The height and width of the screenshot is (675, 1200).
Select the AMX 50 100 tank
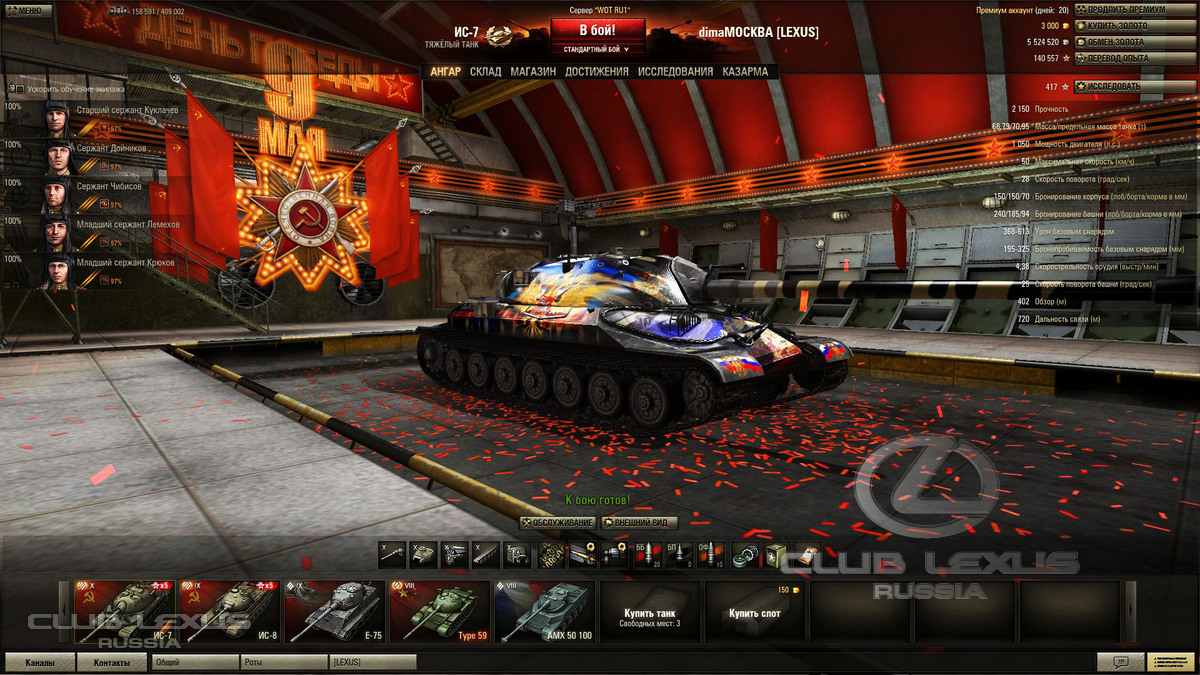click(x=544, y=611)
